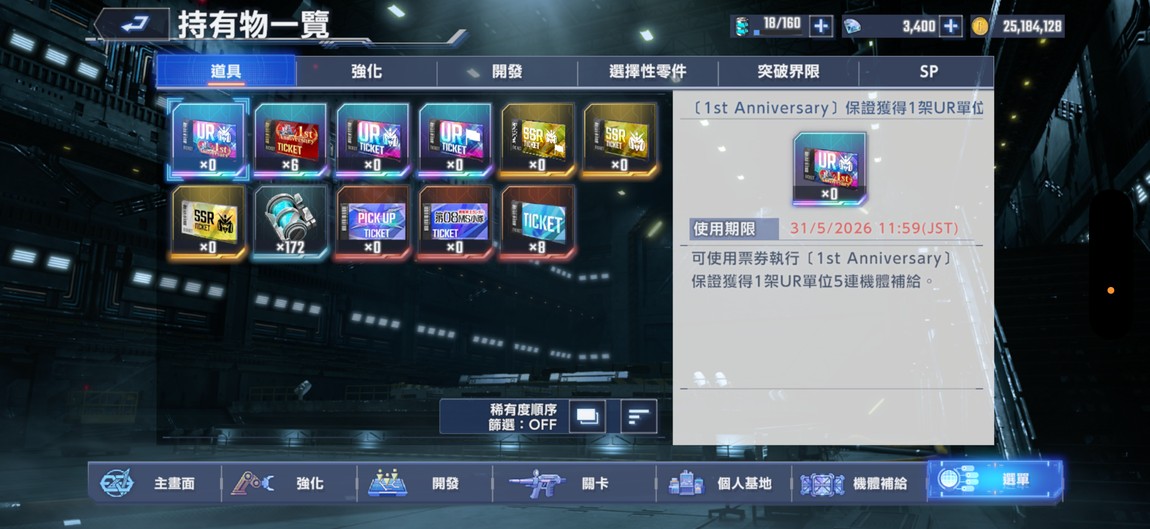
Task: Open the highlighted 選單 menu button
Action: [x=993, y=481]
